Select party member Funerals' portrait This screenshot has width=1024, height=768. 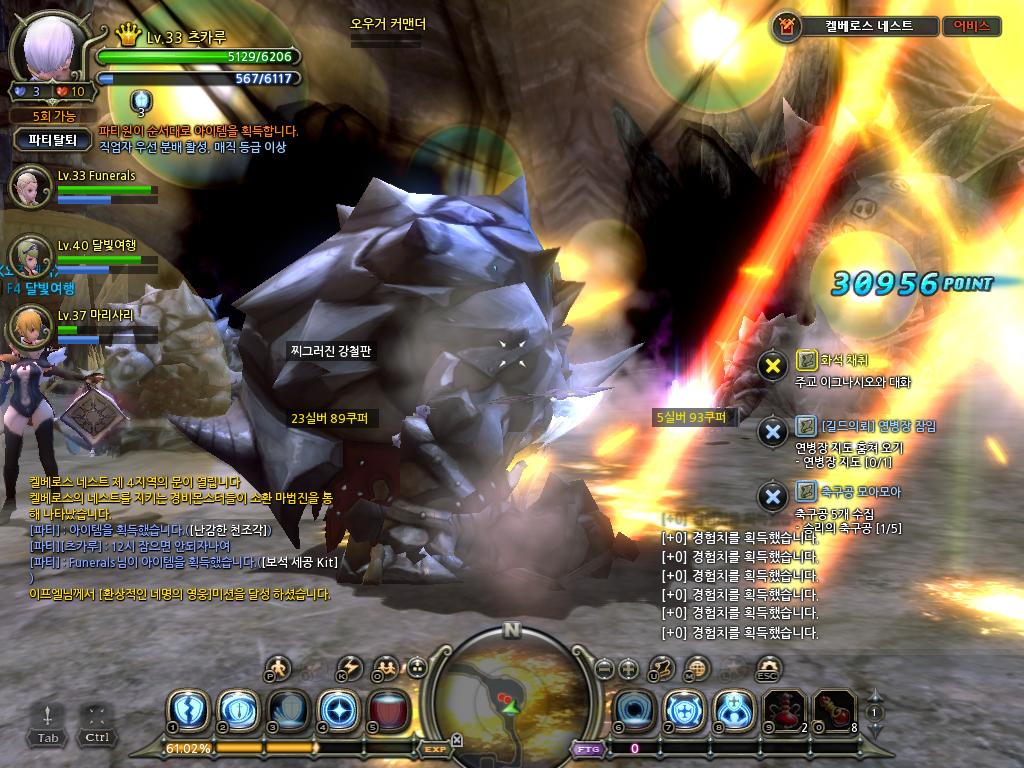tap(31, 187)
